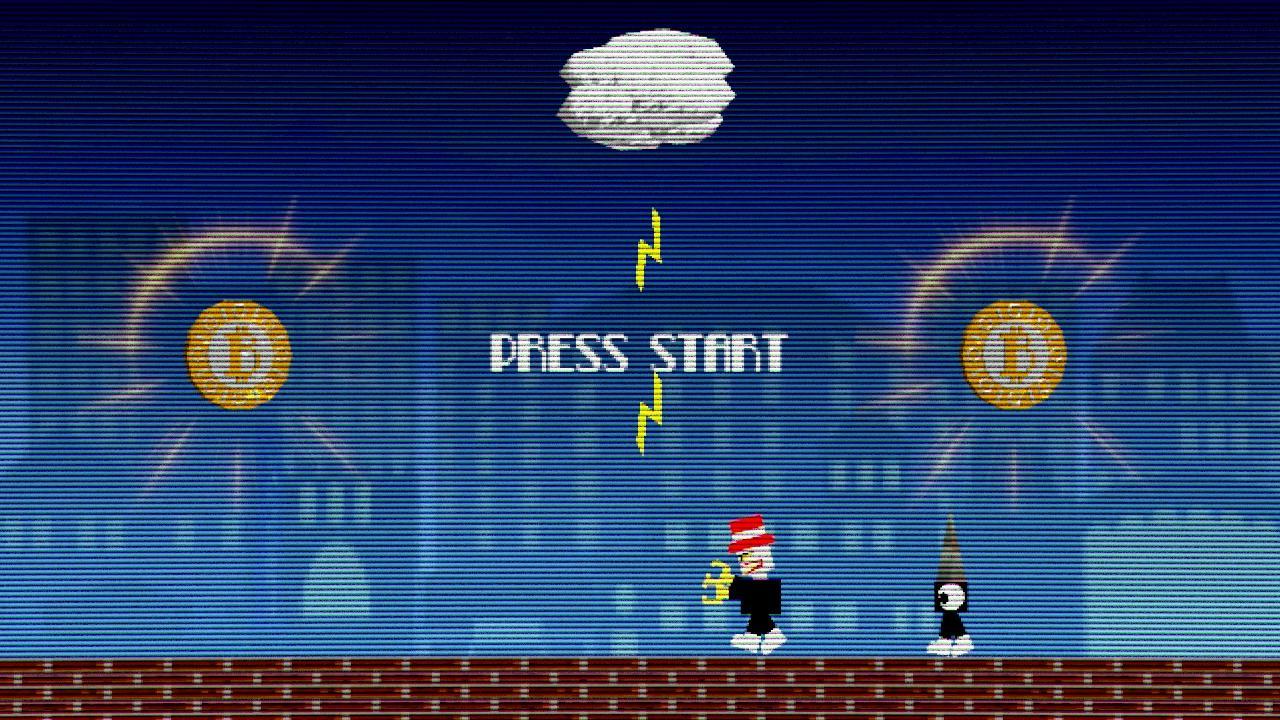Click the PRESS START text

(x=640, y=350)
